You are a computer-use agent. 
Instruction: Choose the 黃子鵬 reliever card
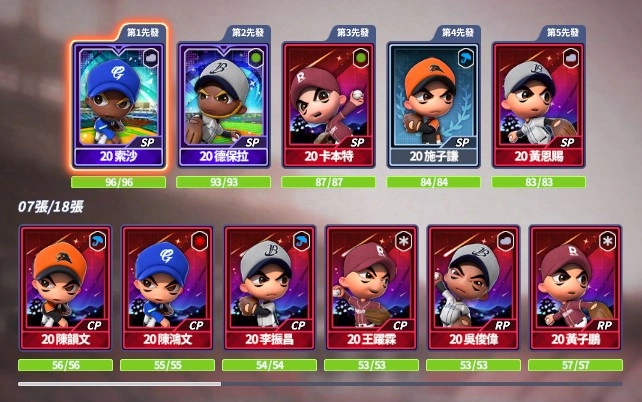(575, 287)
